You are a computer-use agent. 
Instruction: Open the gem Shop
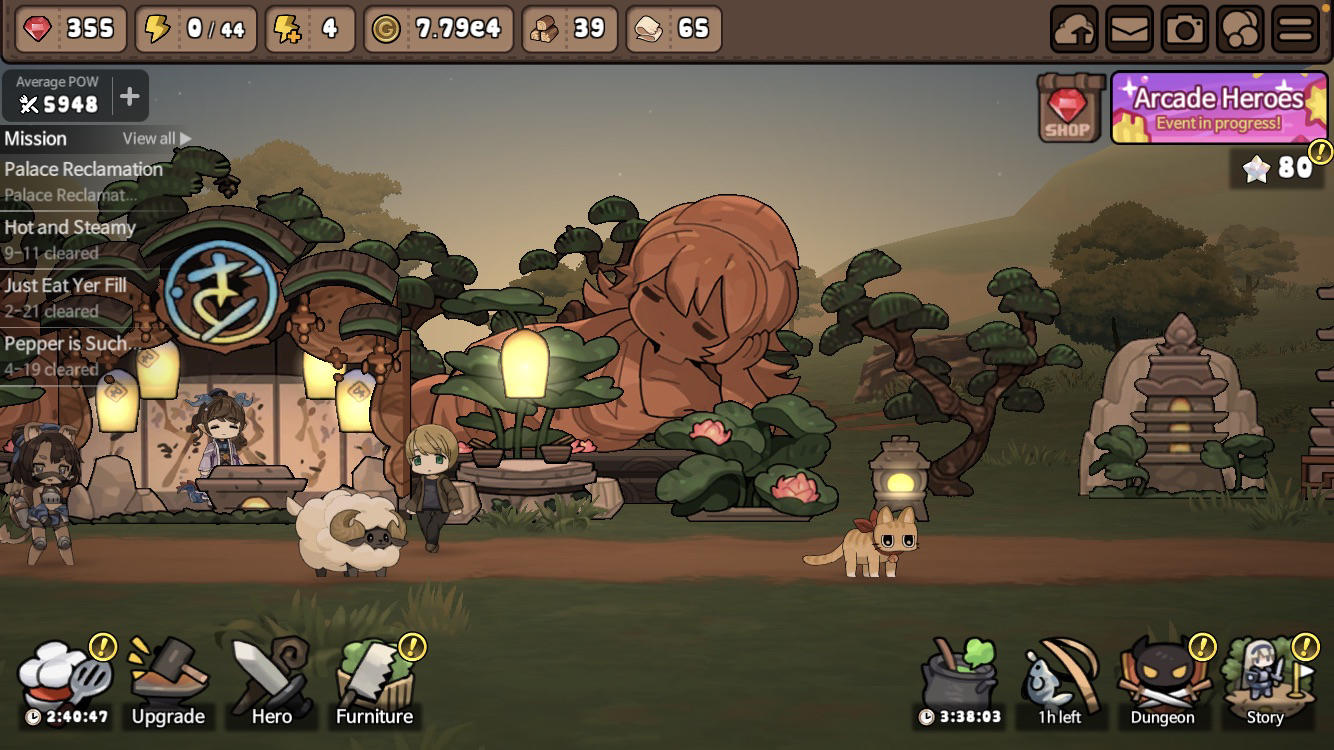point(1069,107)
